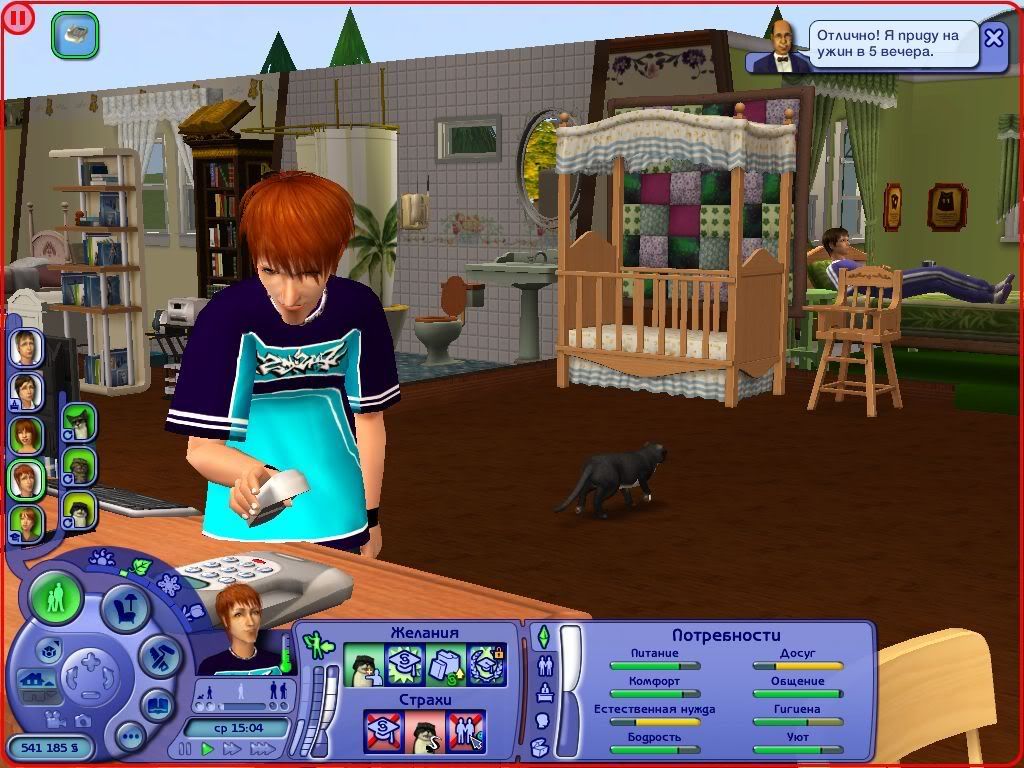This screenshot has width=1024, height=768.
Task: Close the dinner notification message
Action: [x=993, y=38]
